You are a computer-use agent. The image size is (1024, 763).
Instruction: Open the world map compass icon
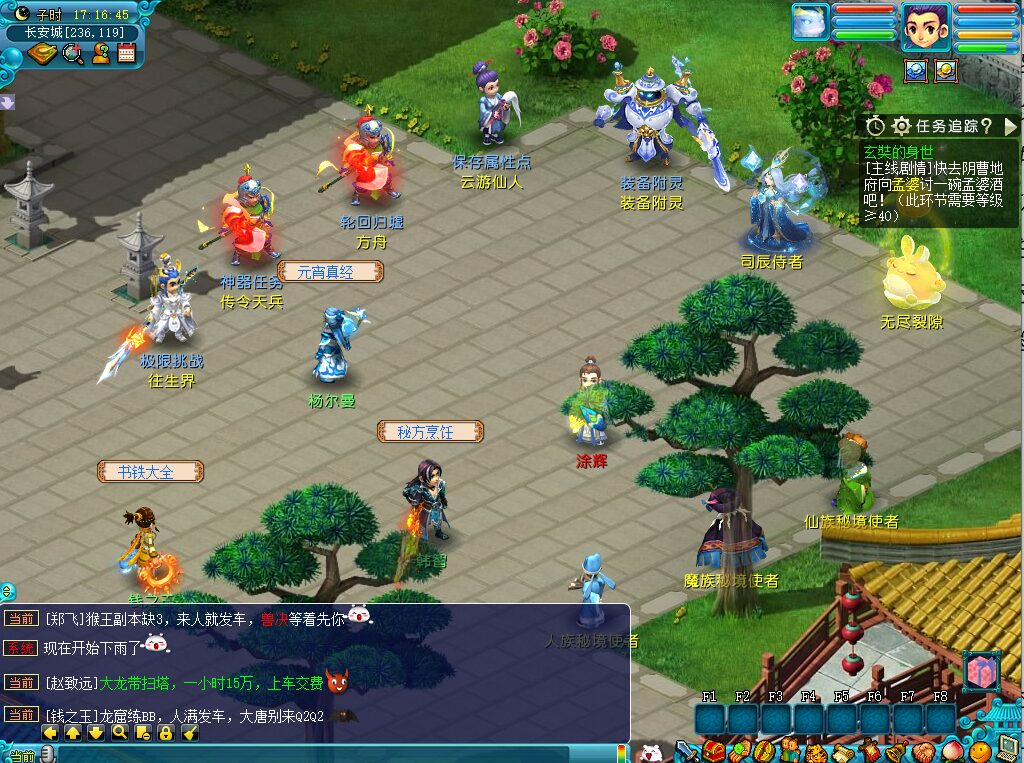pos(43,53)
